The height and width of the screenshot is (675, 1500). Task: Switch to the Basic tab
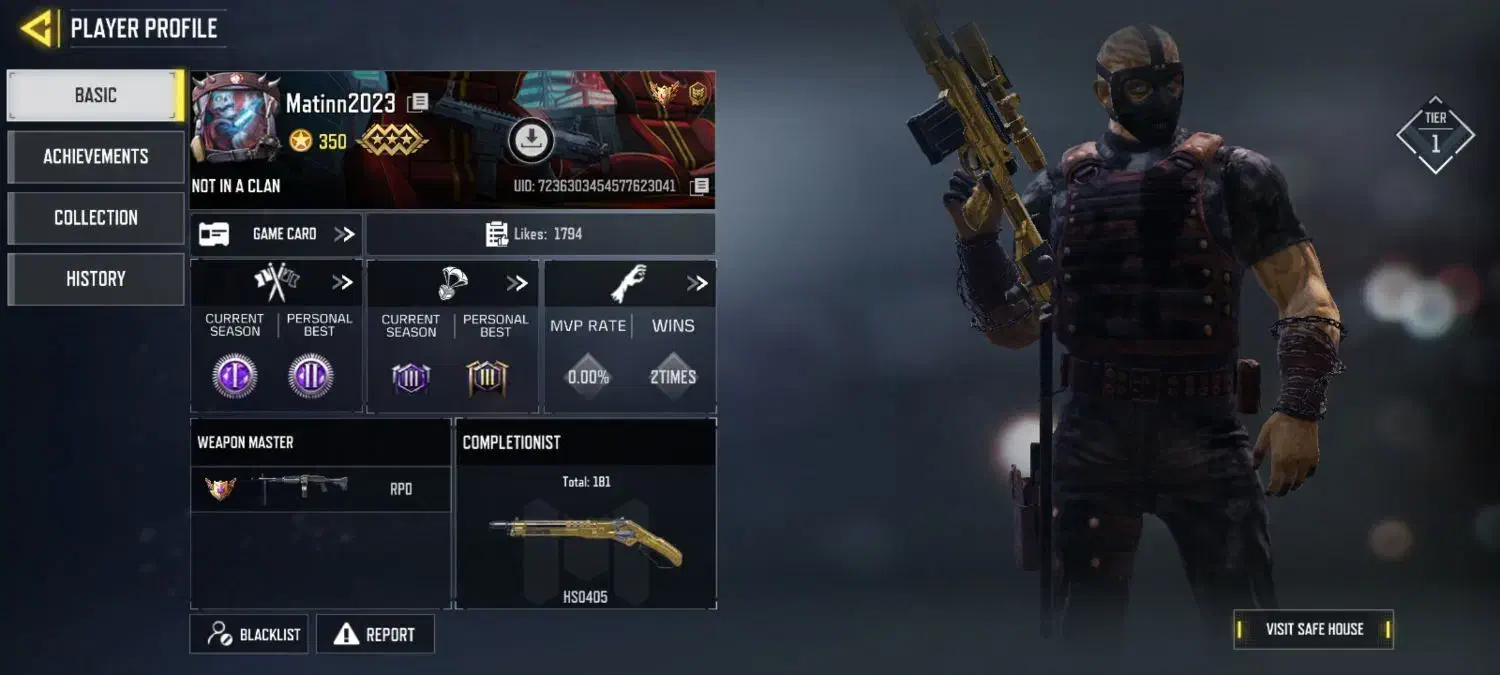pyautogui.click(x=95, y=95)
